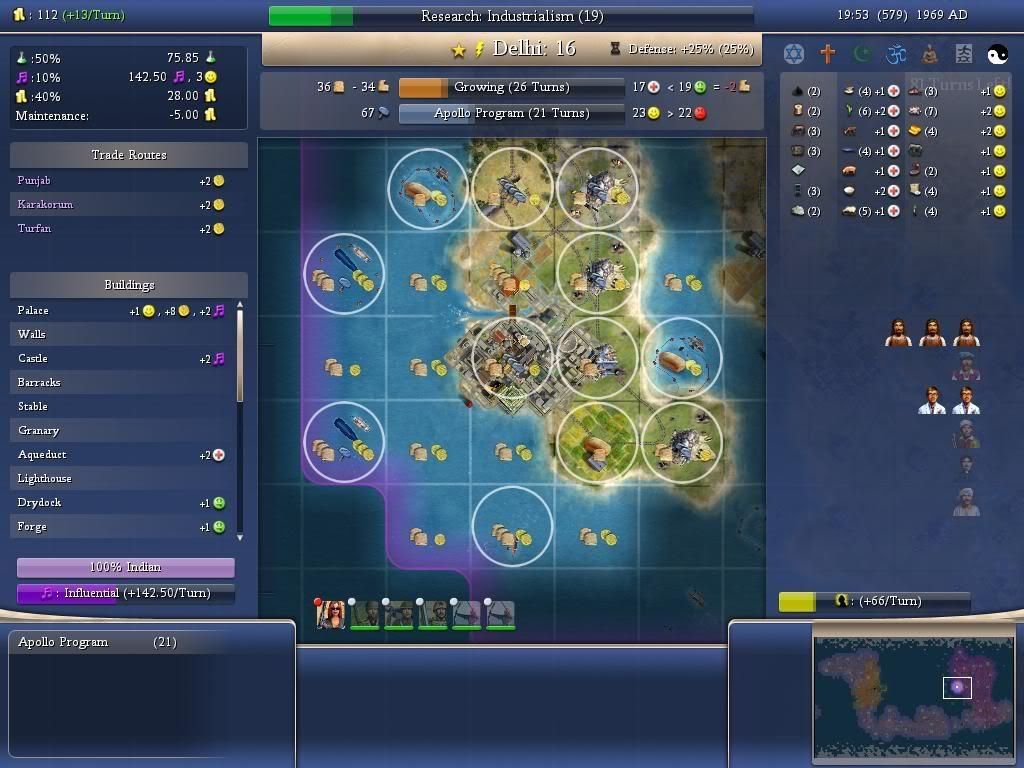
Task: Choose the Drydock building row
Action: pos(120,503)
